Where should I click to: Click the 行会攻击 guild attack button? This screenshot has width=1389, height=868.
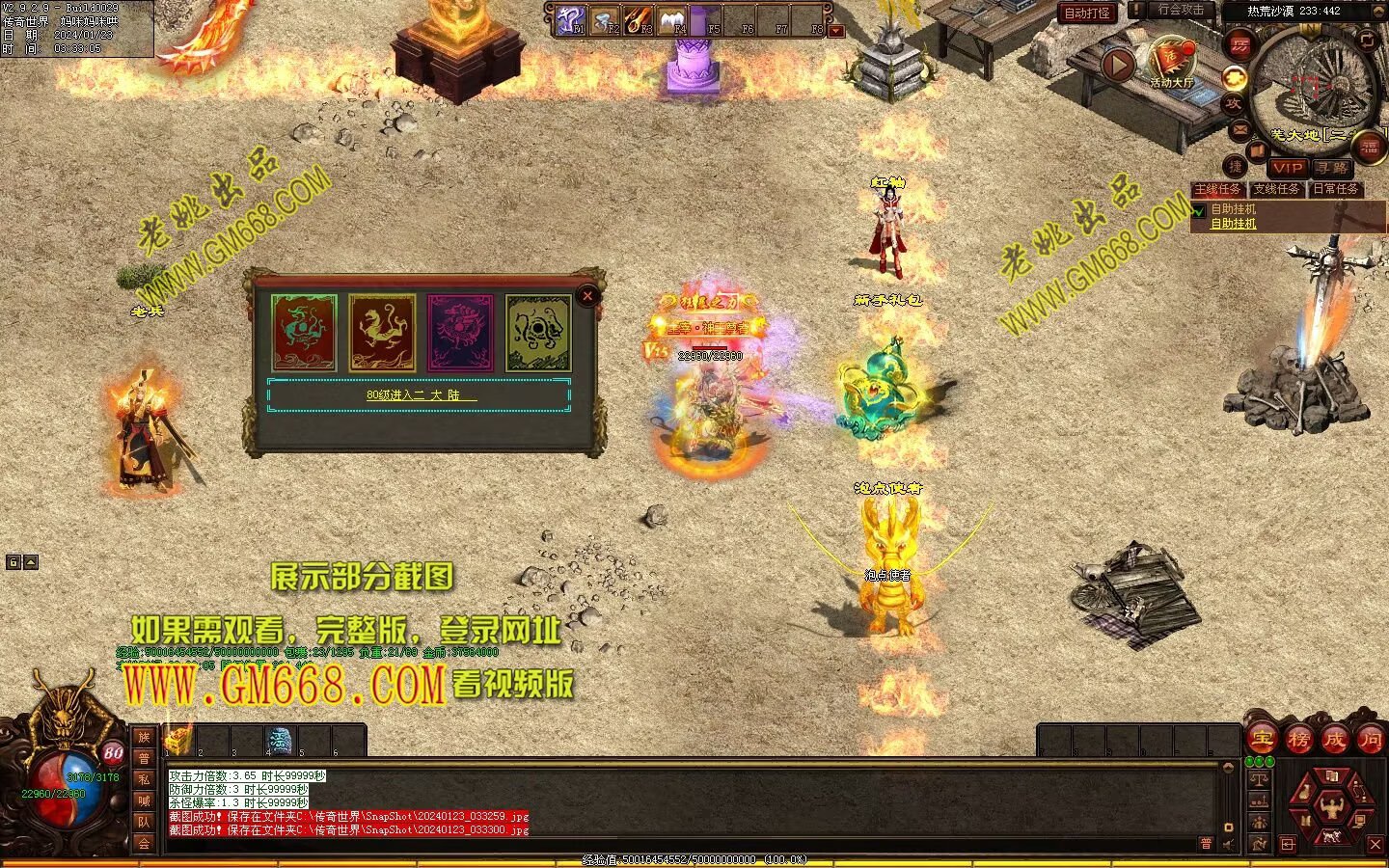coord(1180,10)
